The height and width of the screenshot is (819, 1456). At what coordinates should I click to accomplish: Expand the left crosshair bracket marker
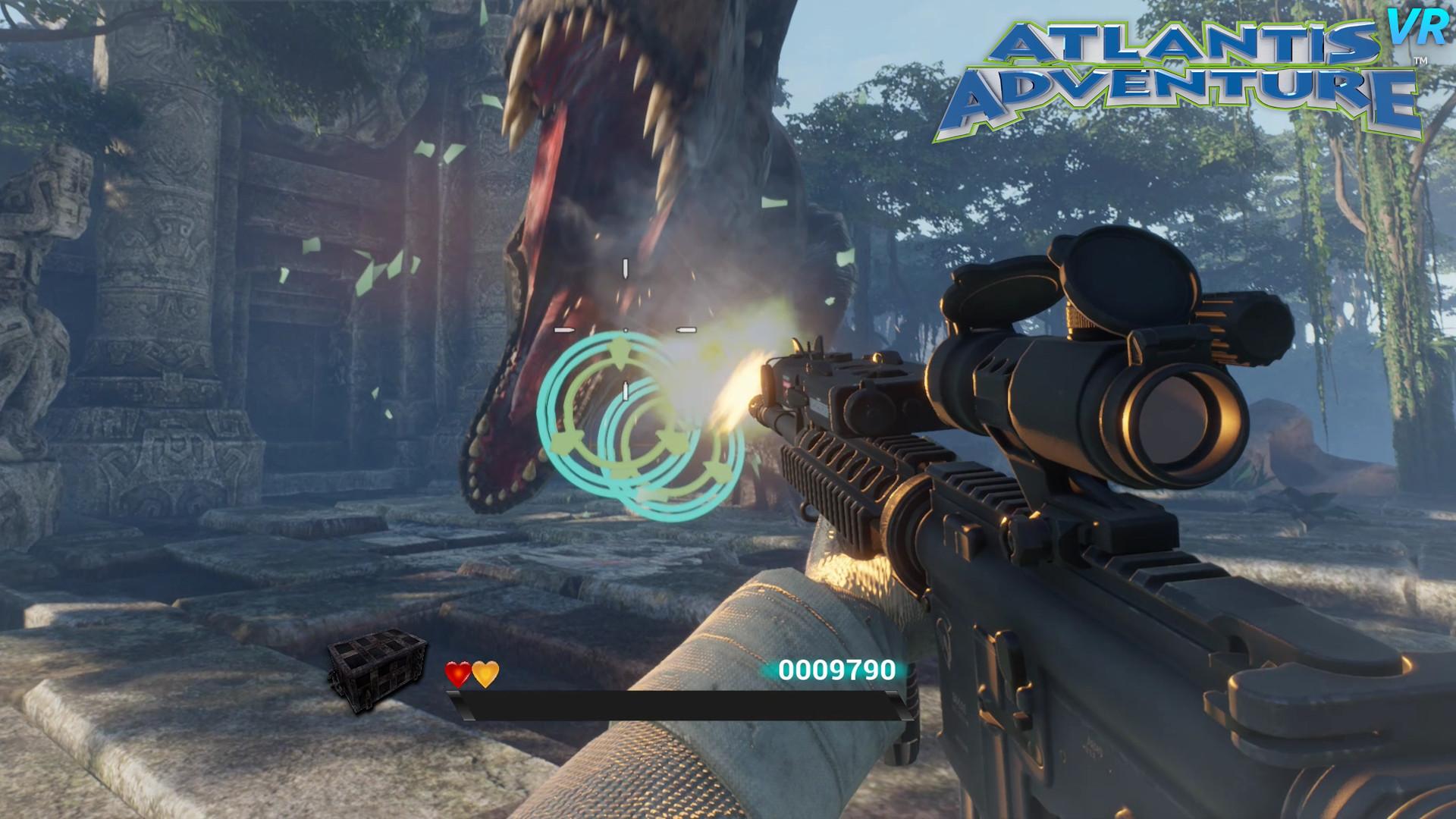click(563, 329)
